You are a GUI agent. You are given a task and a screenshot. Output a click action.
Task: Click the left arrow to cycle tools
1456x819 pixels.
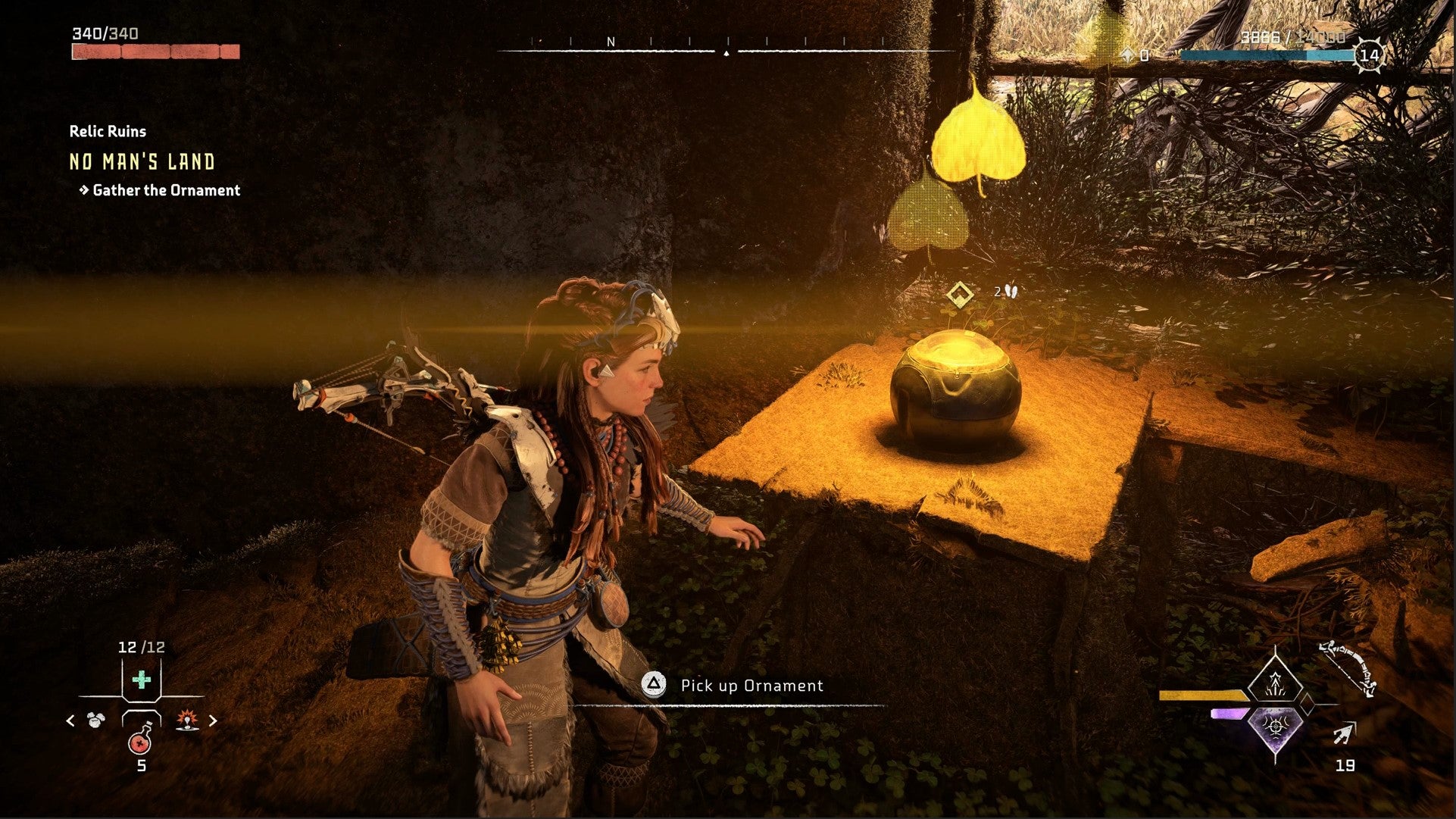tap(69, 721)
